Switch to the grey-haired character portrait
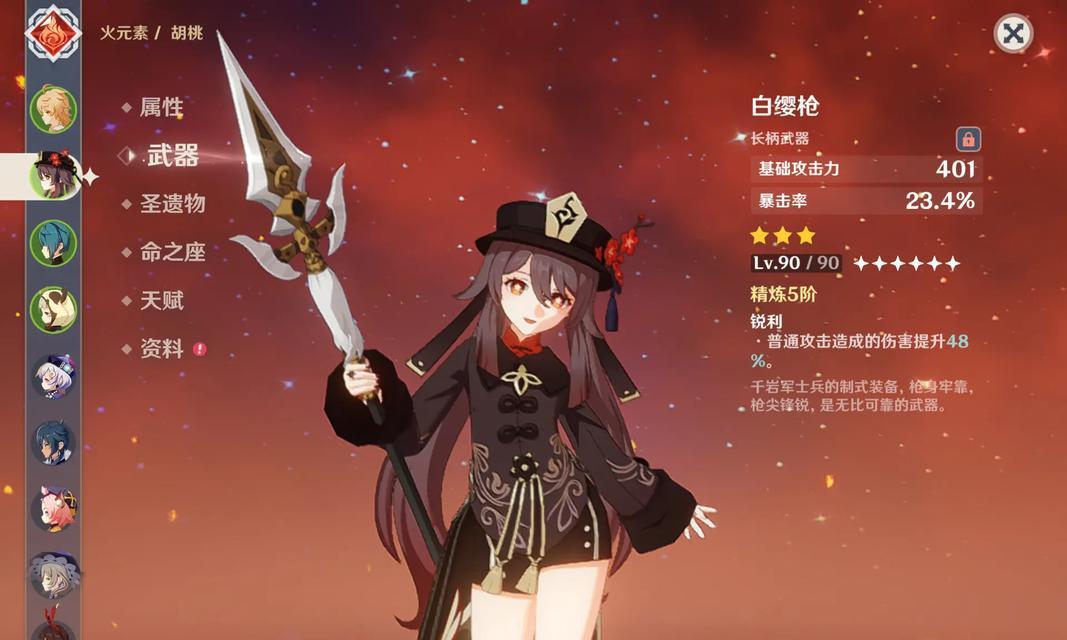 [53, 573]
